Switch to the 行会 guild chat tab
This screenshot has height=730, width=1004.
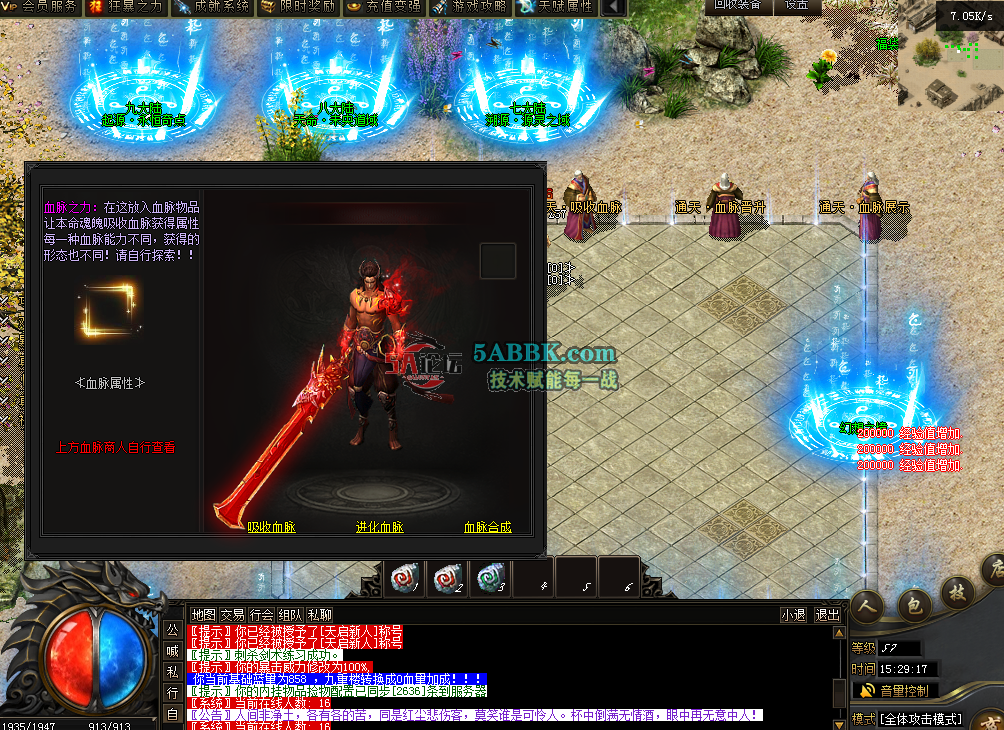pyautogui.click(x=262, y=614)
